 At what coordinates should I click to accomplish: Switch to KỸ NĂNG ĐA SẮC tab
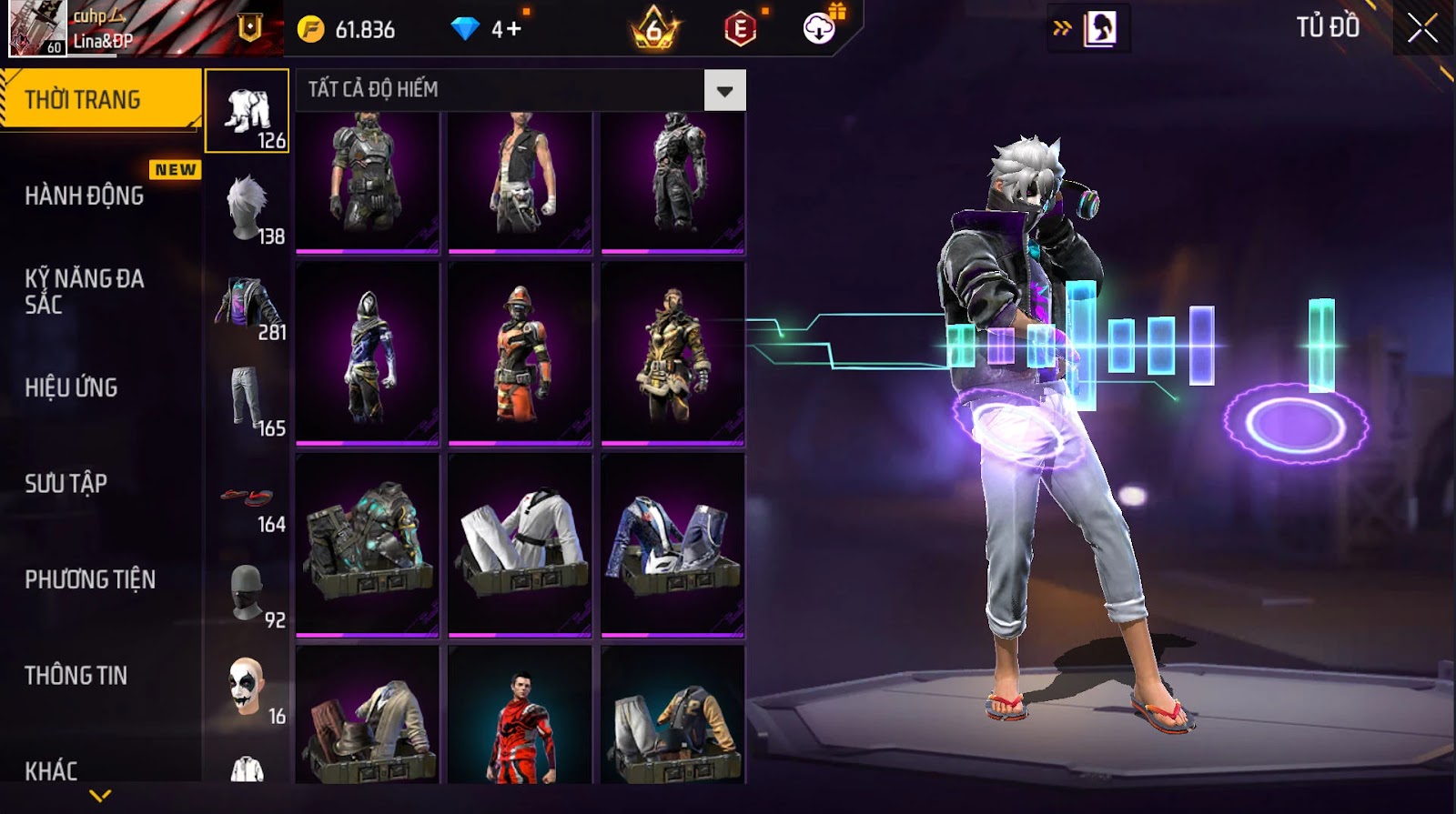point(85,291)
